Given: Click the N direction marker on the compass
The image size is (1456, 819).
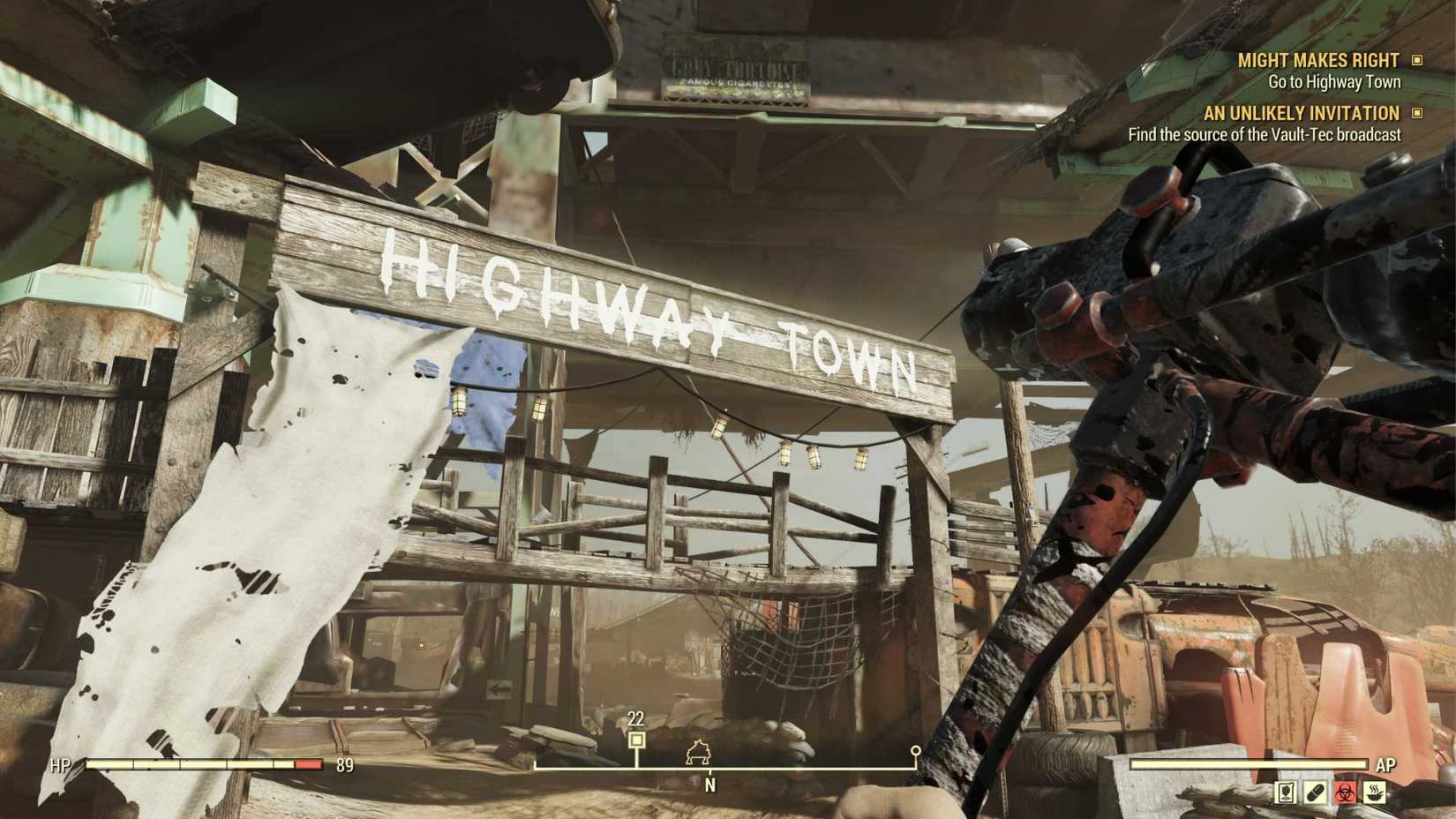Looking at the screenshot, I should 711,782.
